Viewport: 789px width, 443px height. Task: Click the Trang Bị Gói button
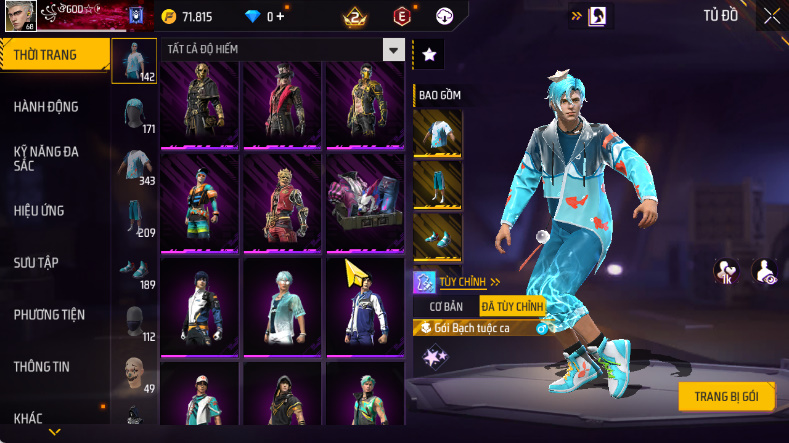pyautogui.click(x=726, y=396)
